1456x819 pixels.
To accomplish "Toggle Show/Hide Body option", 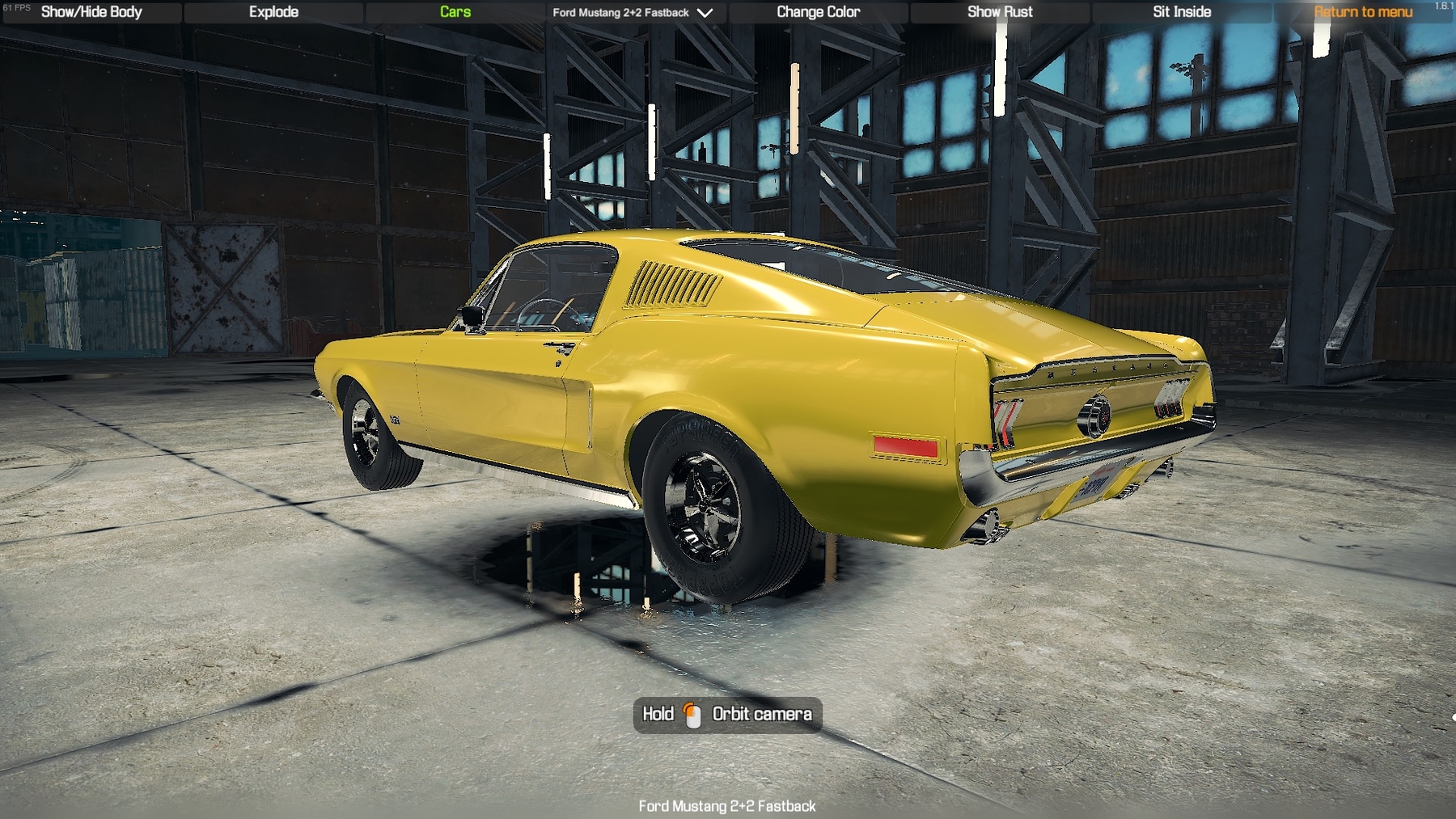I will [x=91, y=12].
